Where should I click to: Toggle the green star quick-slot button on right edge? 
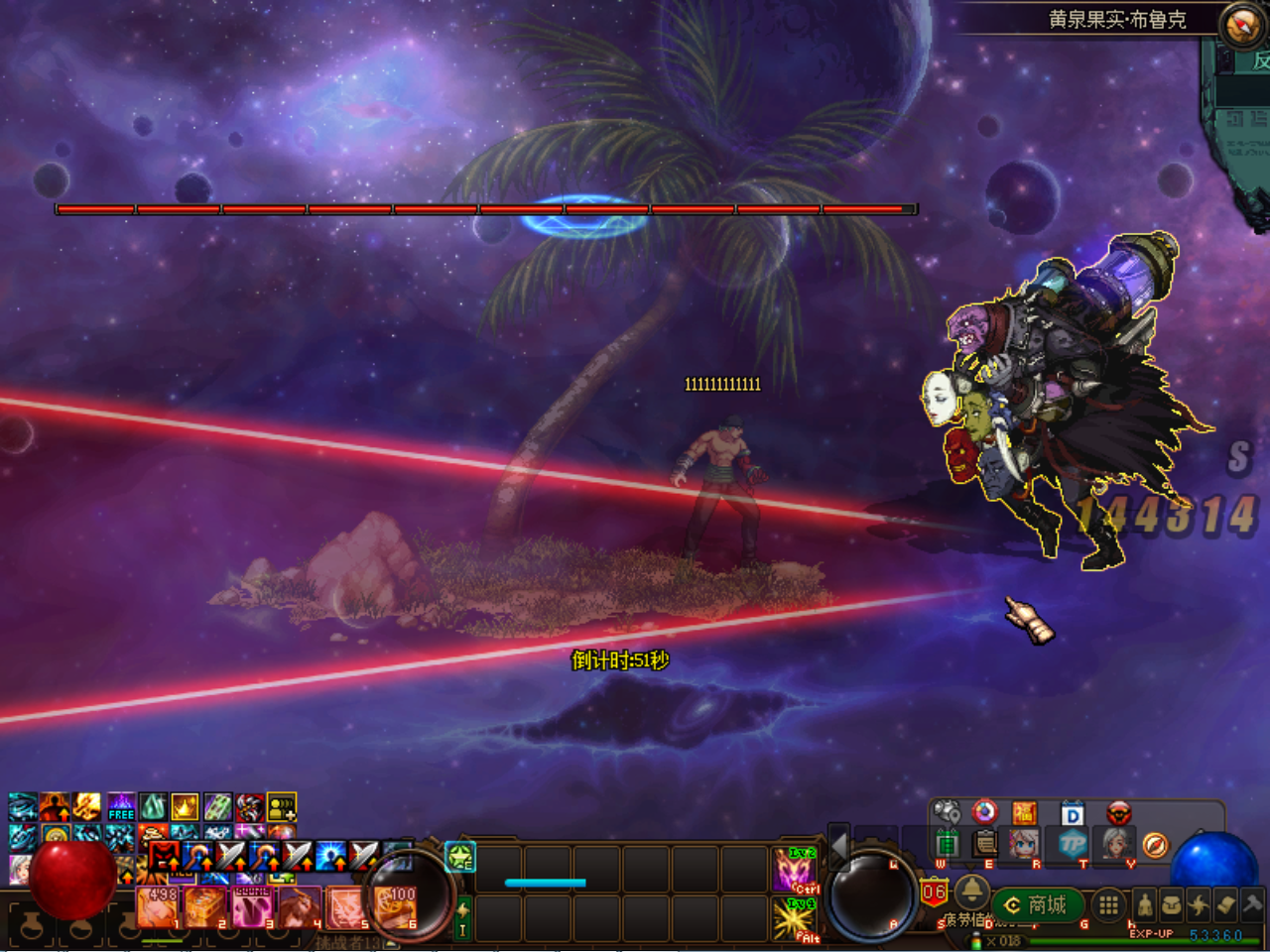460,857
